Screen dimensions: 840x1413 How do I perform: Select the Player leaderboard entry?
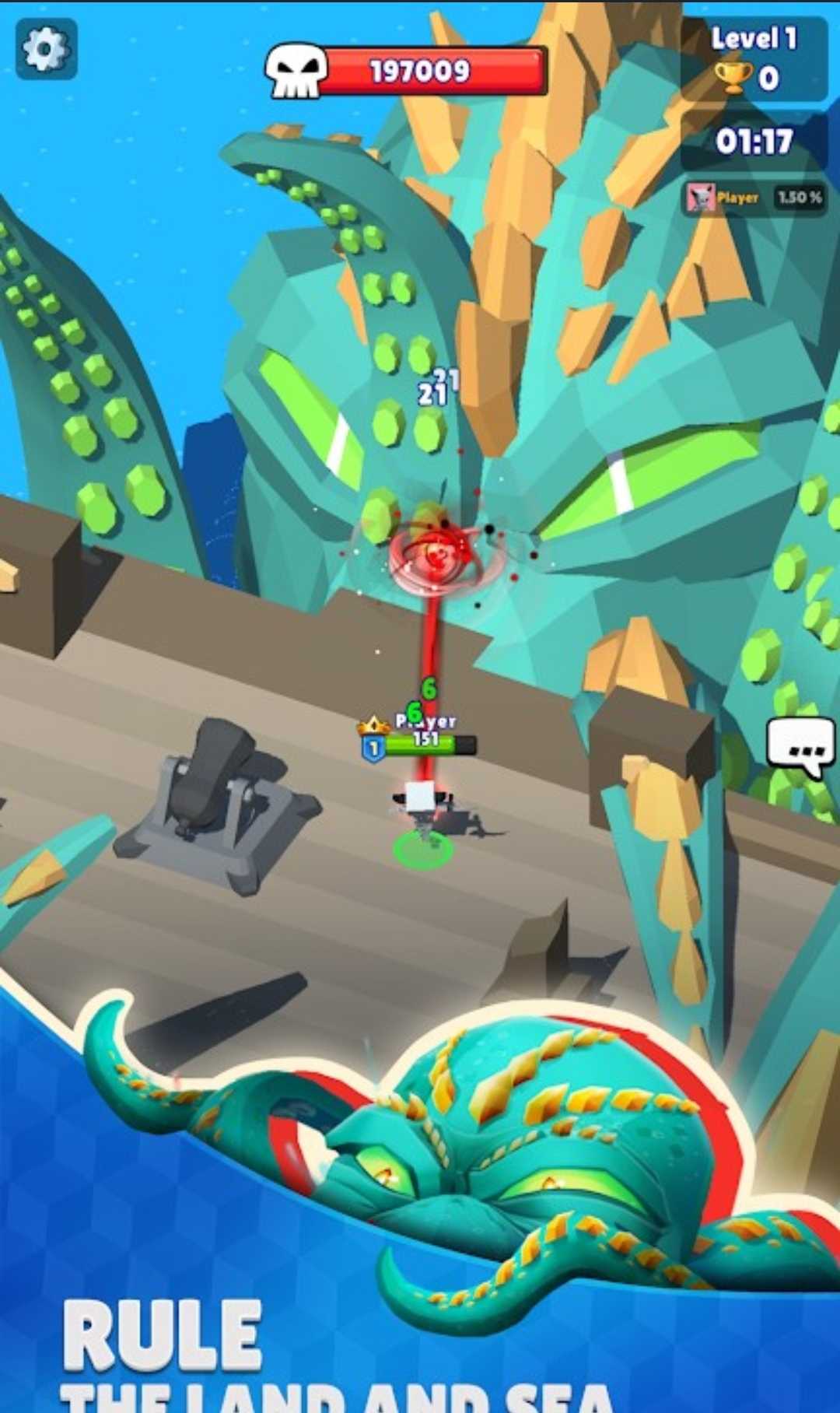(754, 198)
